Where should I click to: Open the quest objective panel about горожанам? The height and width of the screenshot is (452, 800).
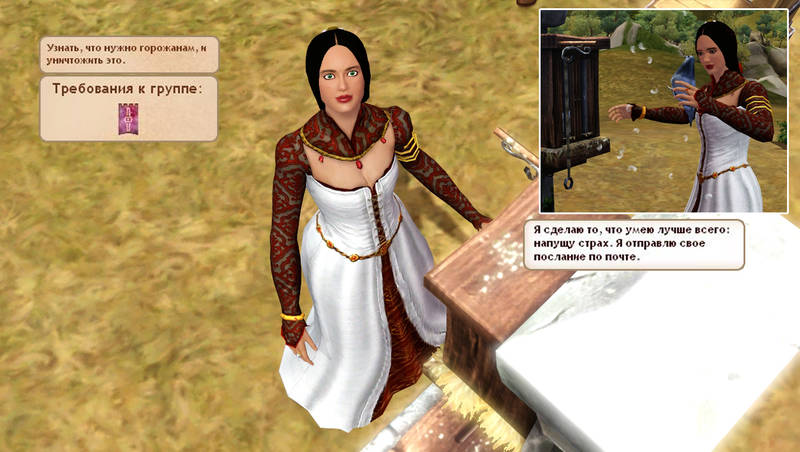[x=129, y=53]
